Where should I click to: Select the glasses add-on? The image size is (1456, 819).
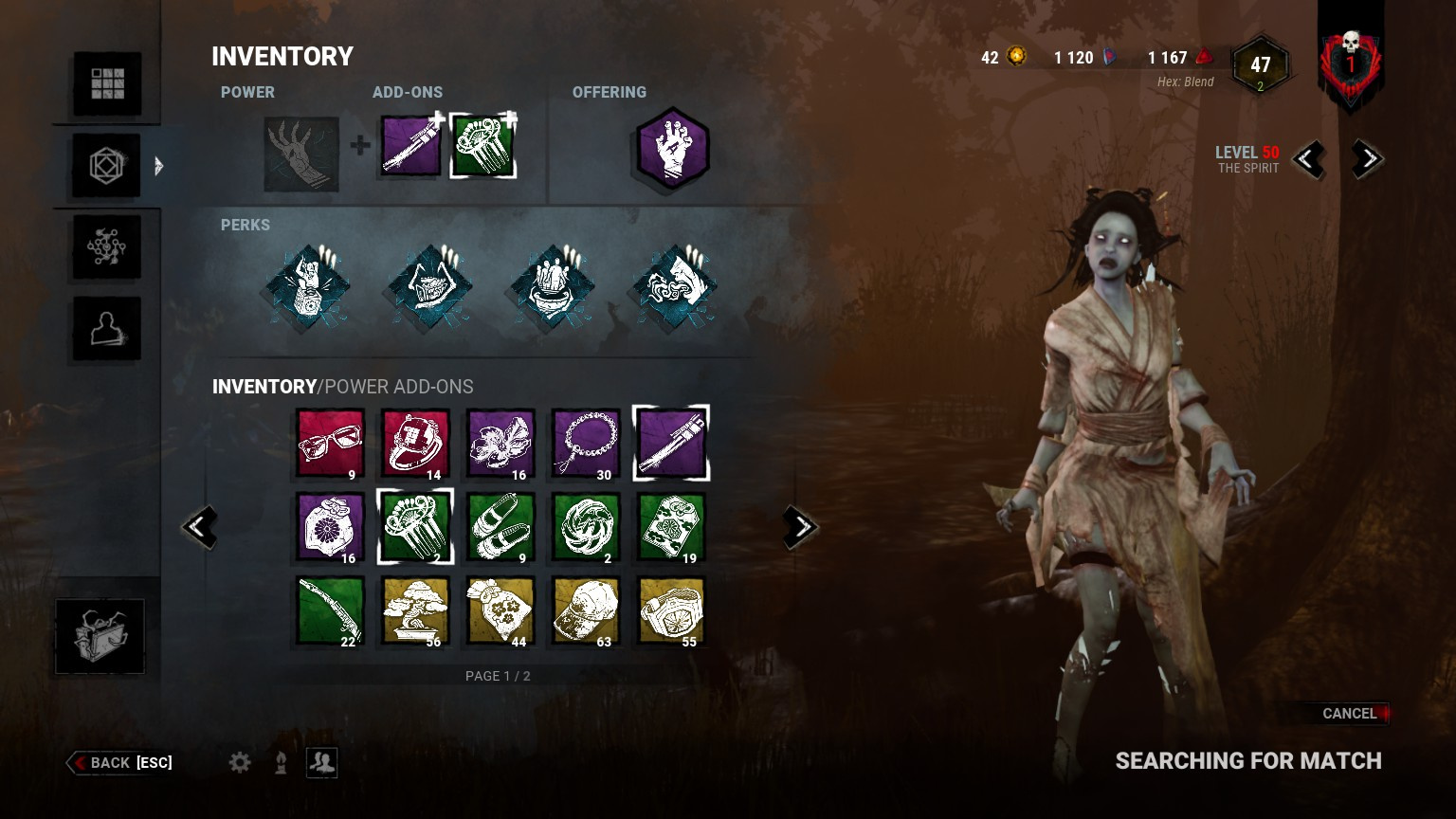coord(330,444)
